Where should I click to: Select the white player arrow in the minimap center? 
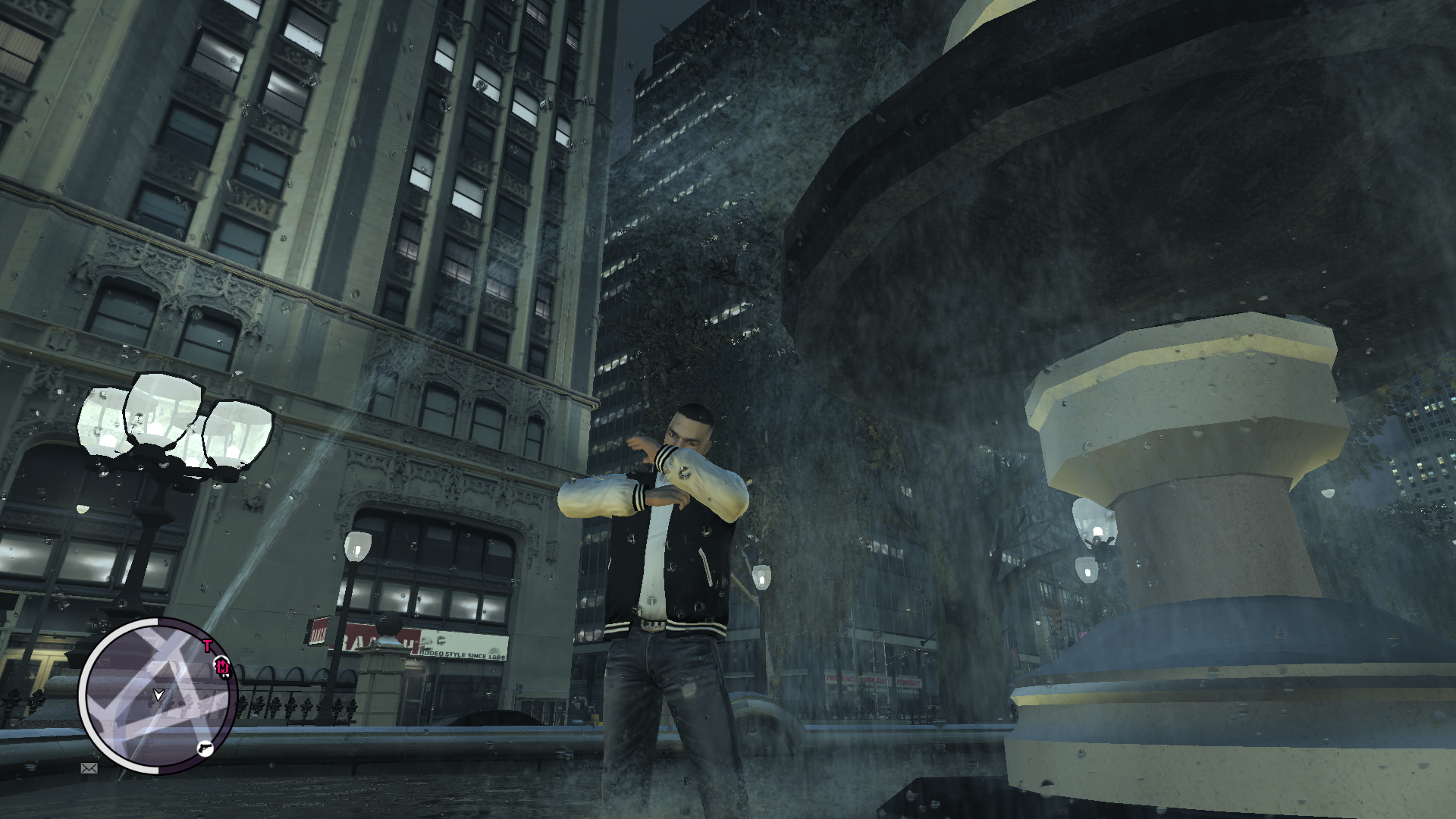158,695
